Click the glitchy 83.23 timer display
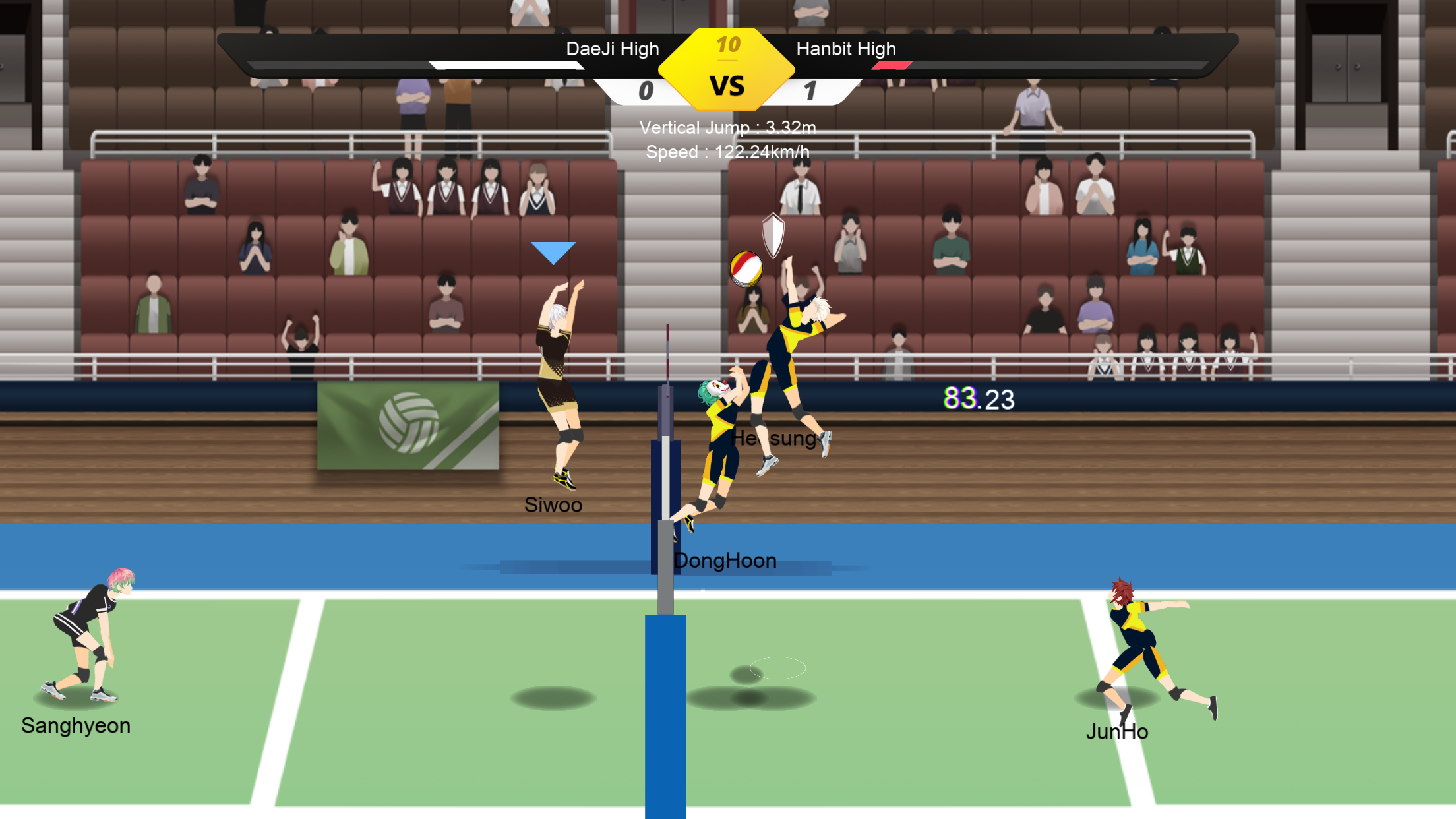1456x819 pixels. (979, 398)
